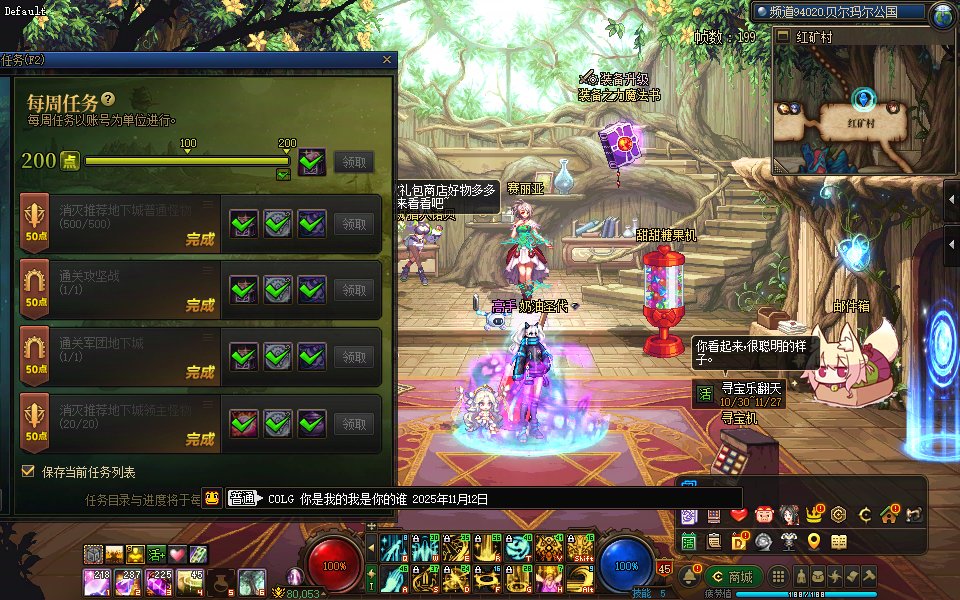Open the weekly quest help question mark
960x600 pixels.
(108, 100)
